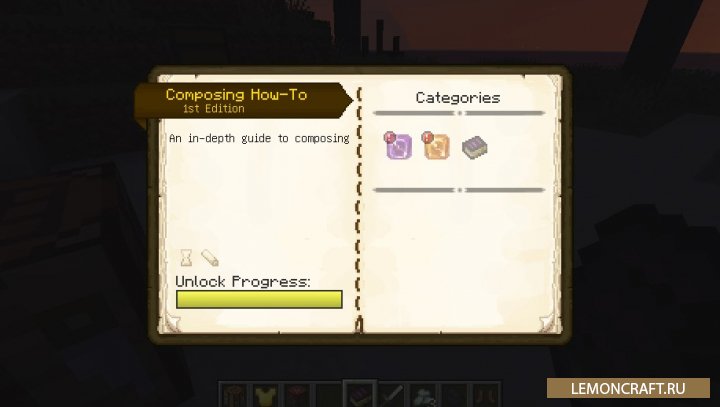Open the purple category icon

(397, 147)
